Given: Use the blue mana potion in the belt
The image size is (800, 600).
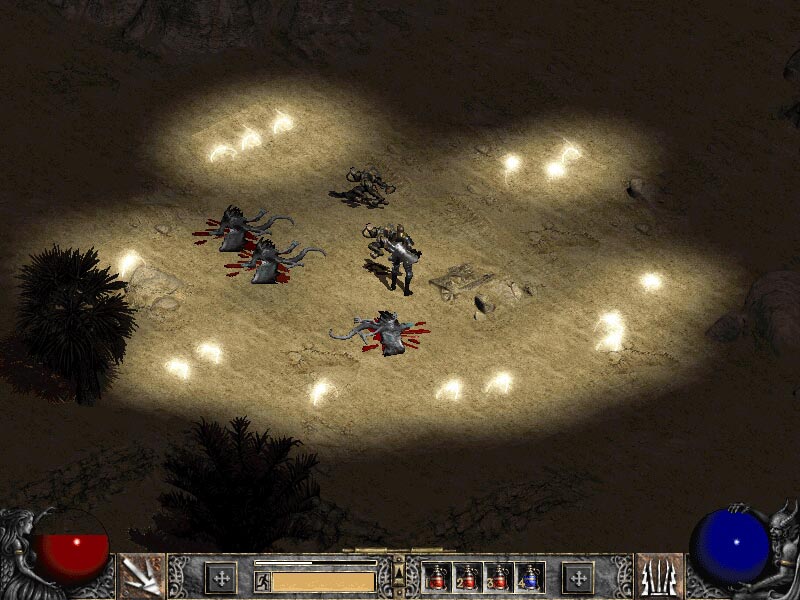Looking at the screenshot, I should click(530, 577).
